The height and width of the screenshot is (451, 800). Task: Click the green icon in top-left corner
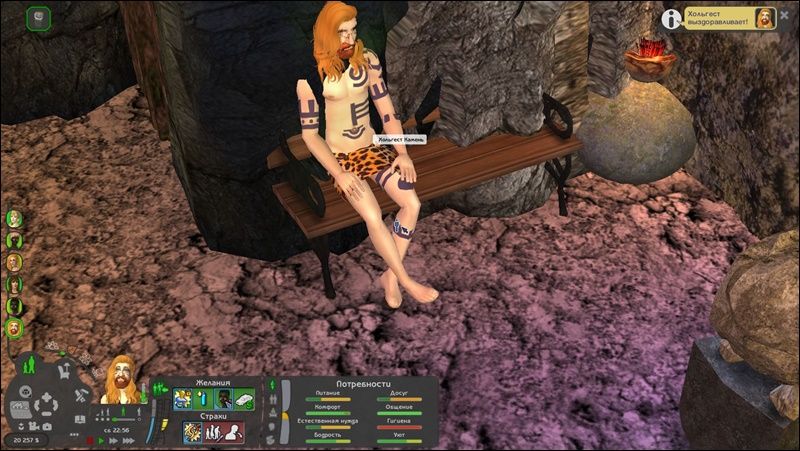(38, 17)
